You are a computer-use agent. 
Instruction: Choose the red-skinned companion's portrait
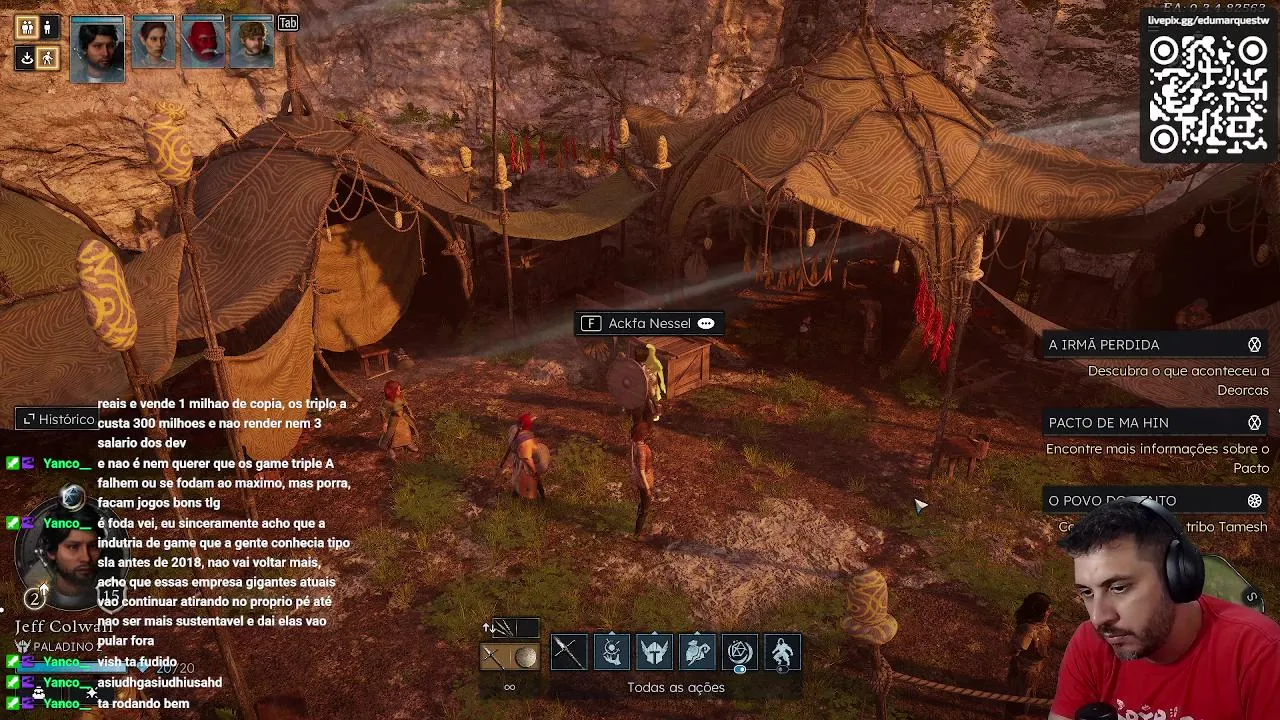[x=203, y=43]
